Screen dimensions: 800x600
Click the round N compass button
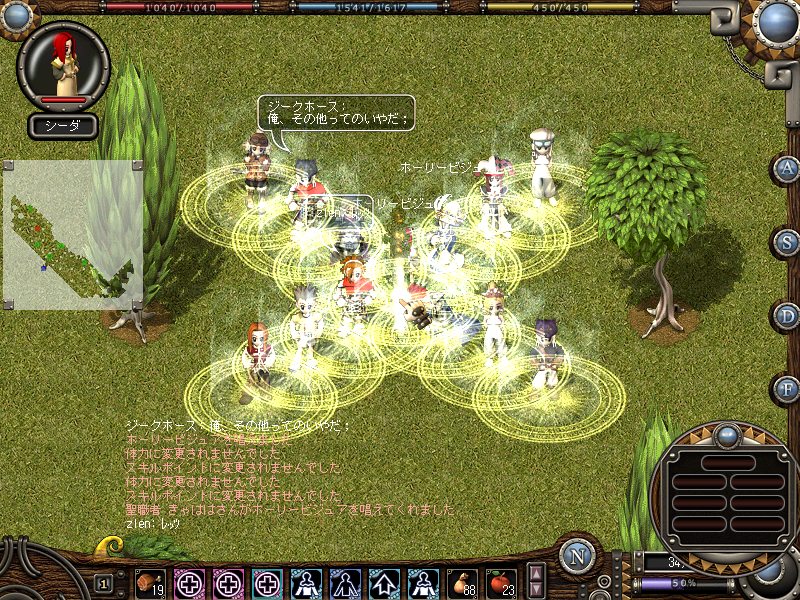coord(577,557)
